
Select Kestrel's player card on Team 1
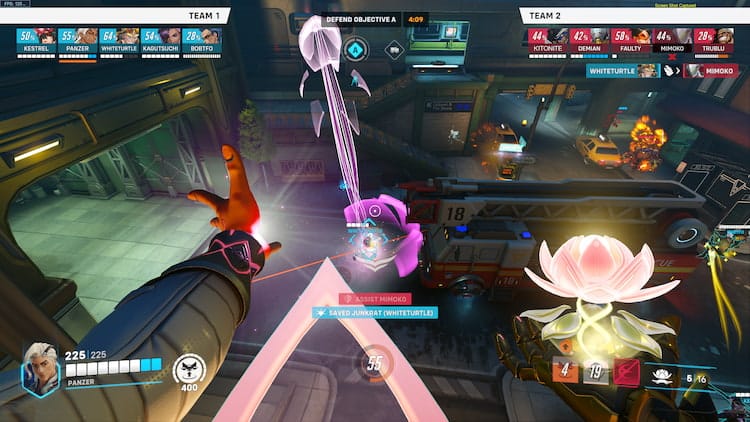pos(38,39)
